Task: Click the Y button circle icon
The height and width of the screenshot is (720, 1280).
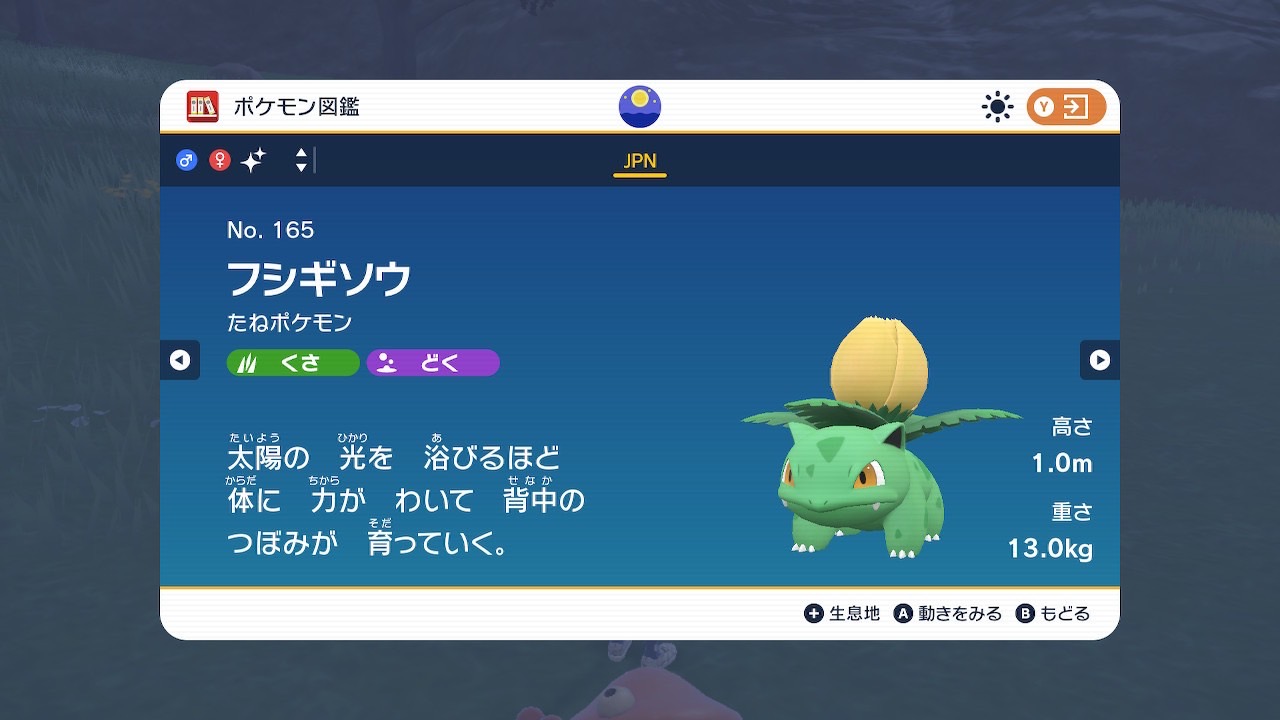Action: point(1043,106)
